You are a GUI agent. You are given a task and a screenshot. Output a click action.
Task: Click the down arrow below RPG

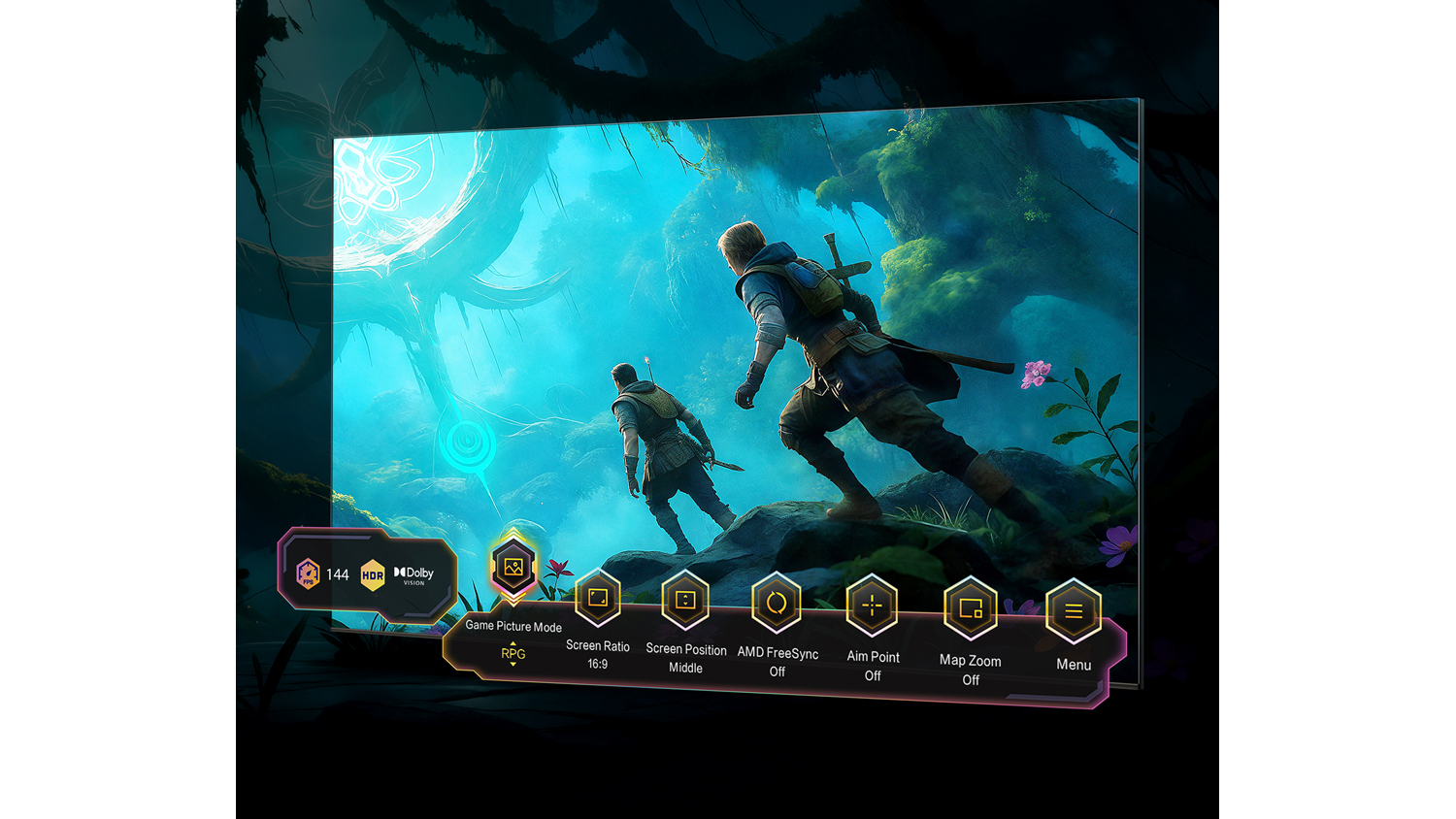[513, 665]
